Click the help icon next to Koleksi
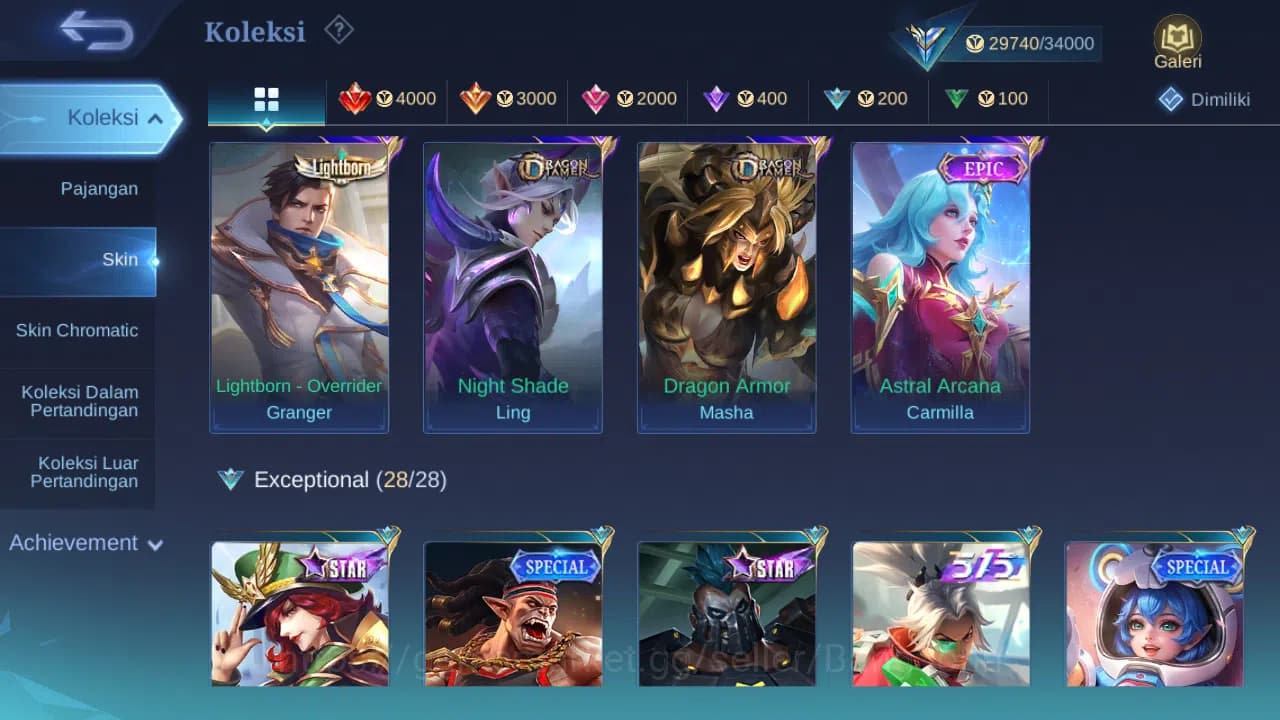1280x720 pixels. (338, 31)
